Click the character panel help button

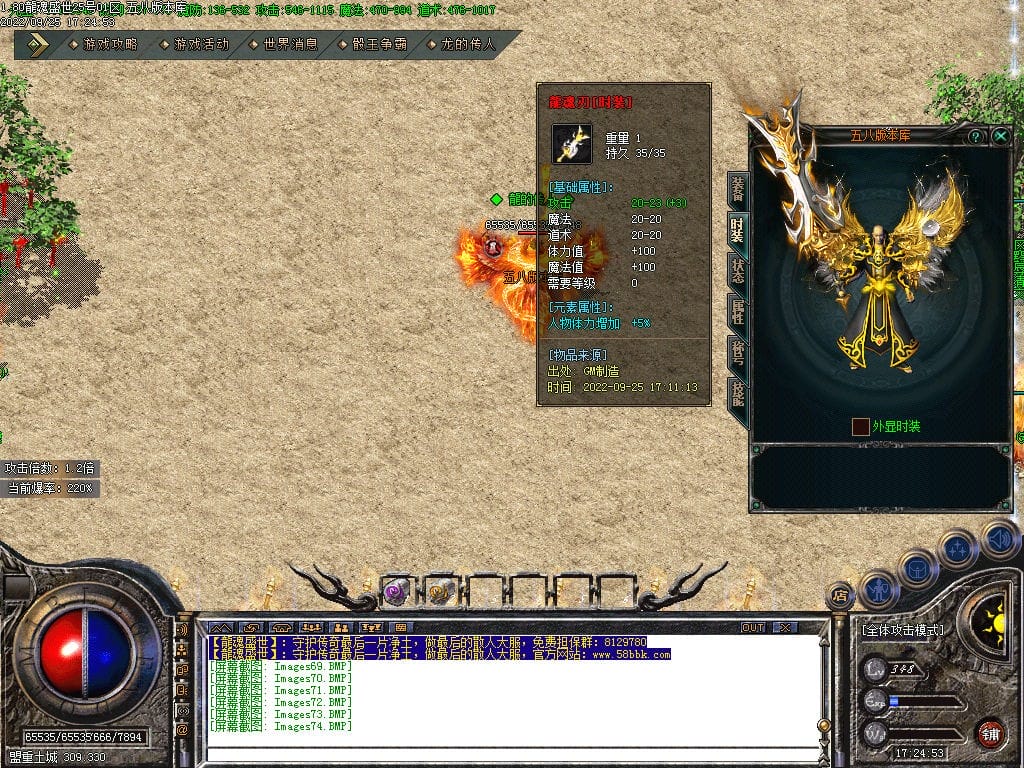tap(976, 136)
